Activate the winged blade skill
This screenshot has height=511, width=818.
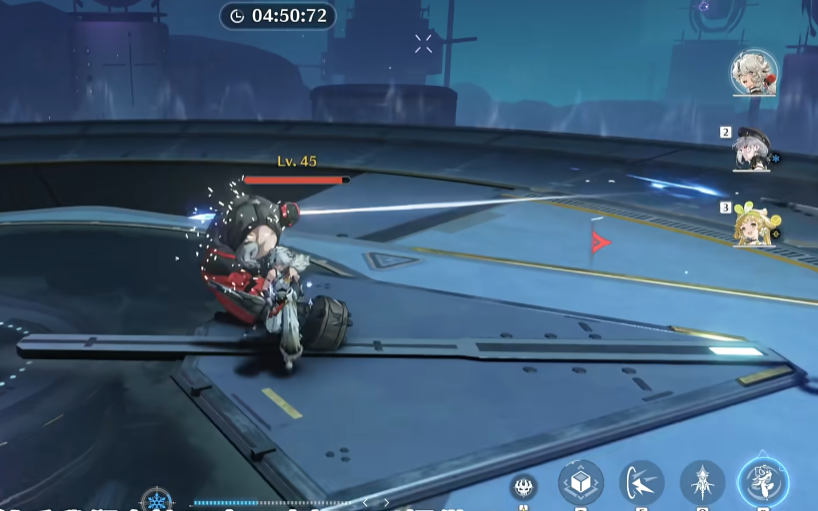[x=702, y=483]
